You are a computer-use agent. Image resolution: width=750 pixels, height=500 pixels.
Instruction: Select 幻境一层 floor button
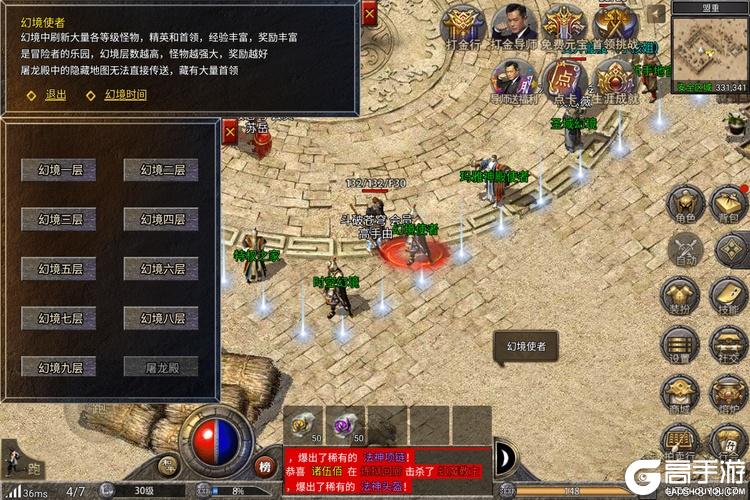tap(60, 169)
